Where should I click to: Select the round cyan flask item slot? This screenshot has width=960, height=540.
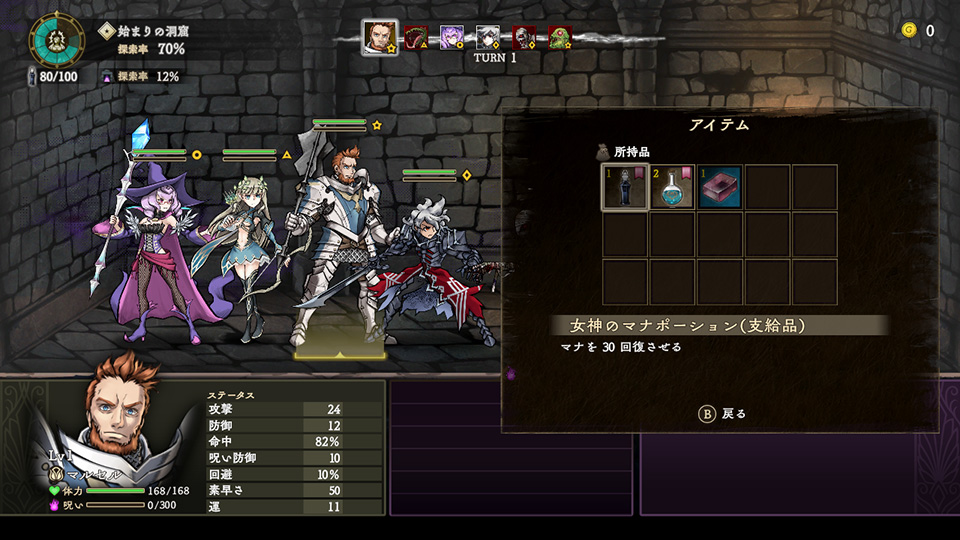click(x=672, y=187)
